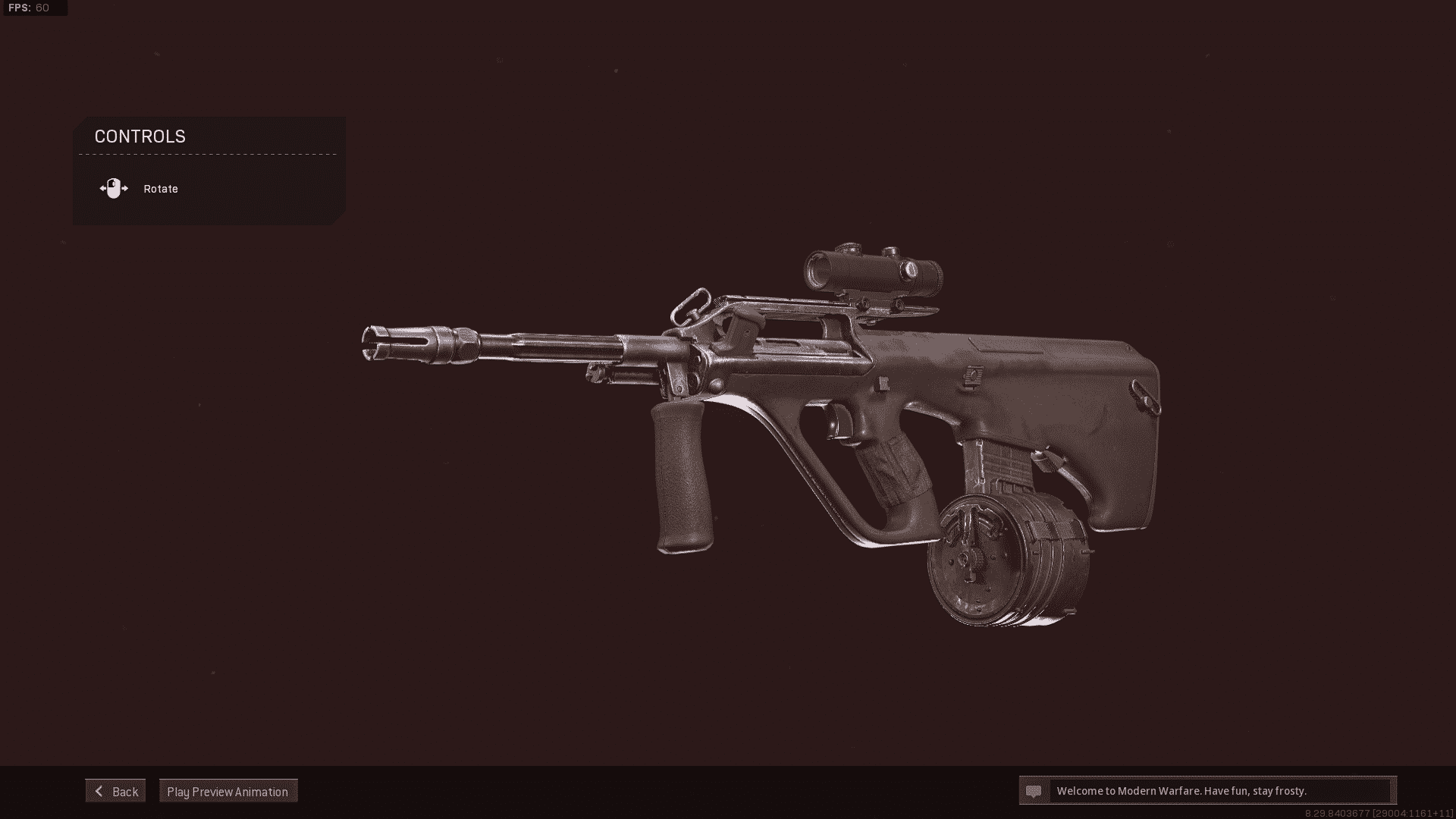Screen dimensions: 1456x819
Task: Toggle the preview animation playback
Action: (227, 790)
